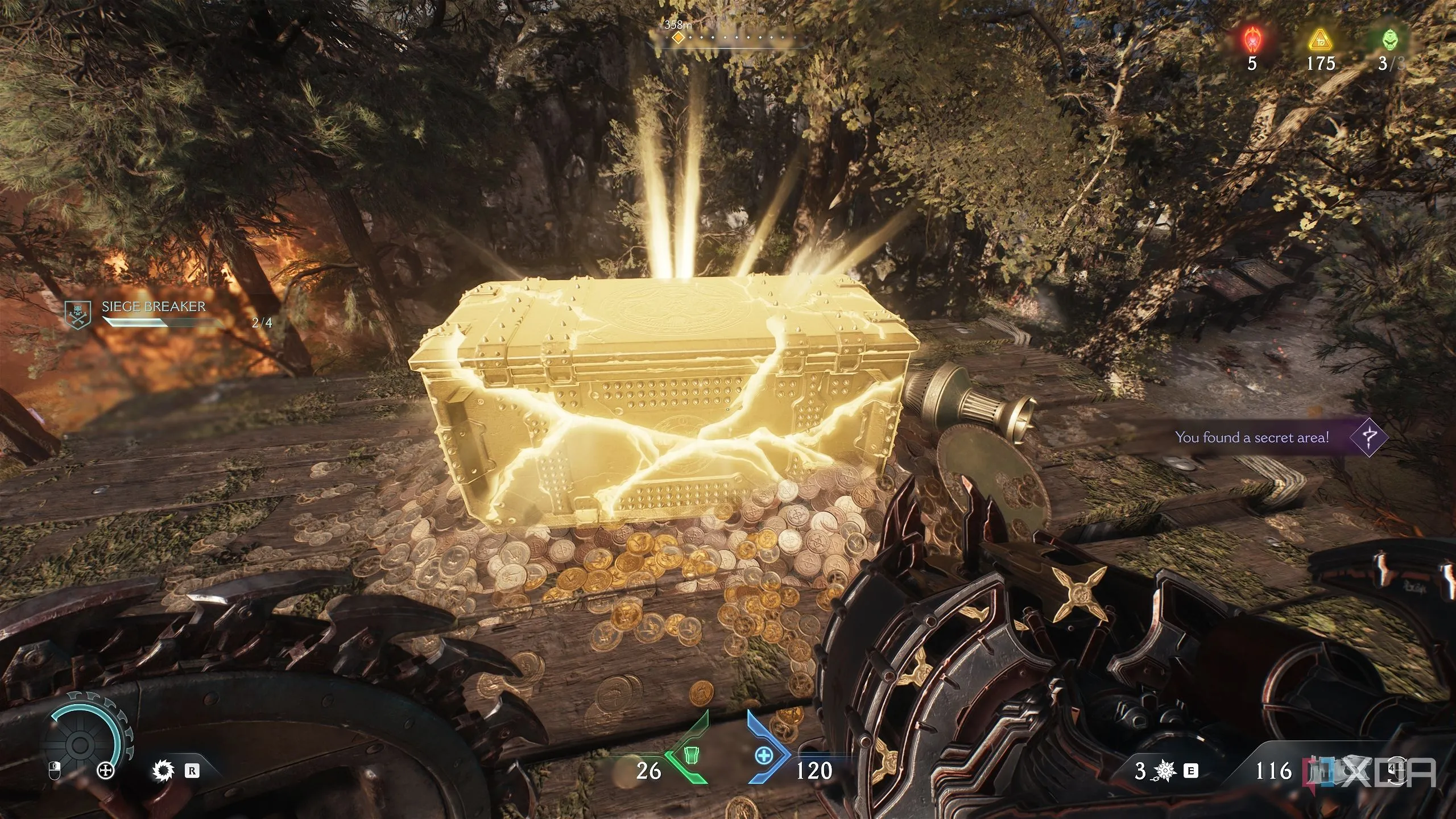Image resolution: width=1456 pixels, height=819 pixels.
Task: Click the gold triangle currency icon
Action: coord(1320,40)
